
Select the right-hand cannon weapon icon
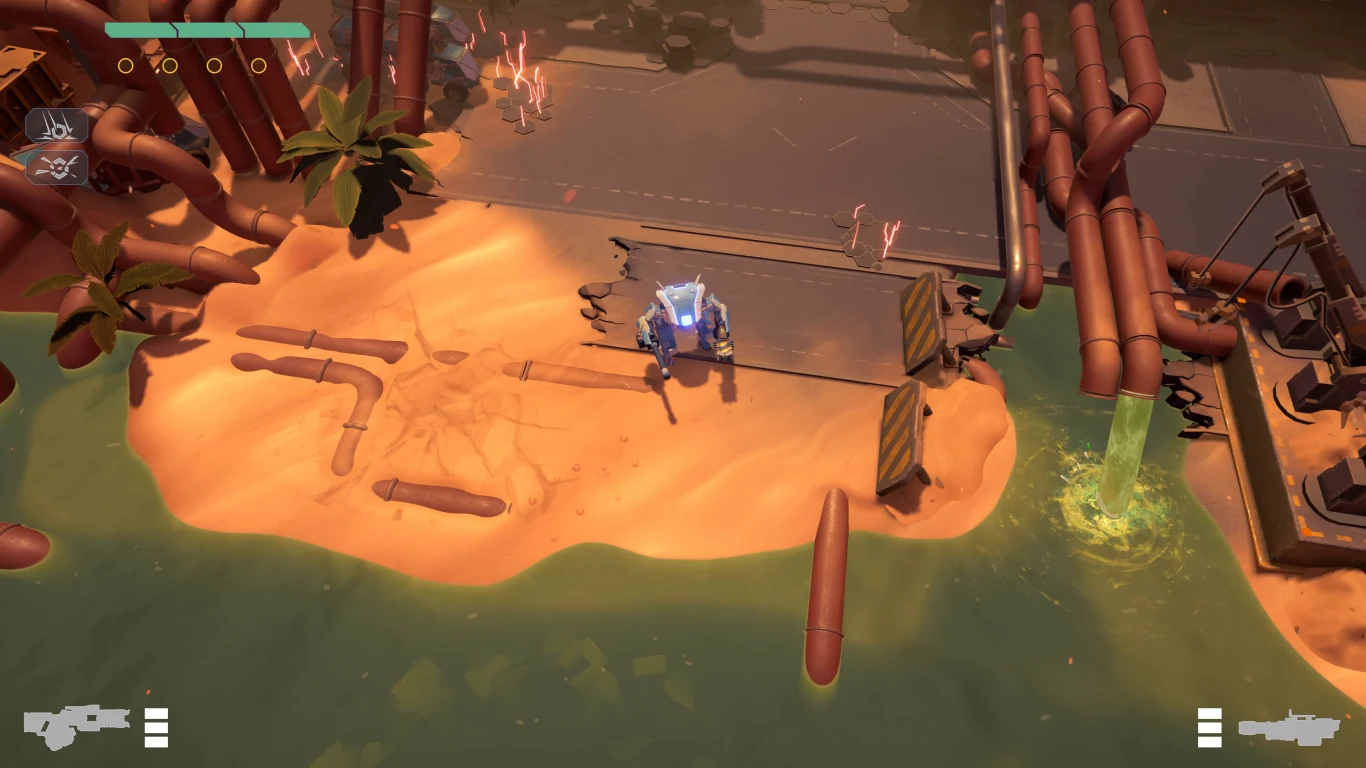(x=1288, y=727)
